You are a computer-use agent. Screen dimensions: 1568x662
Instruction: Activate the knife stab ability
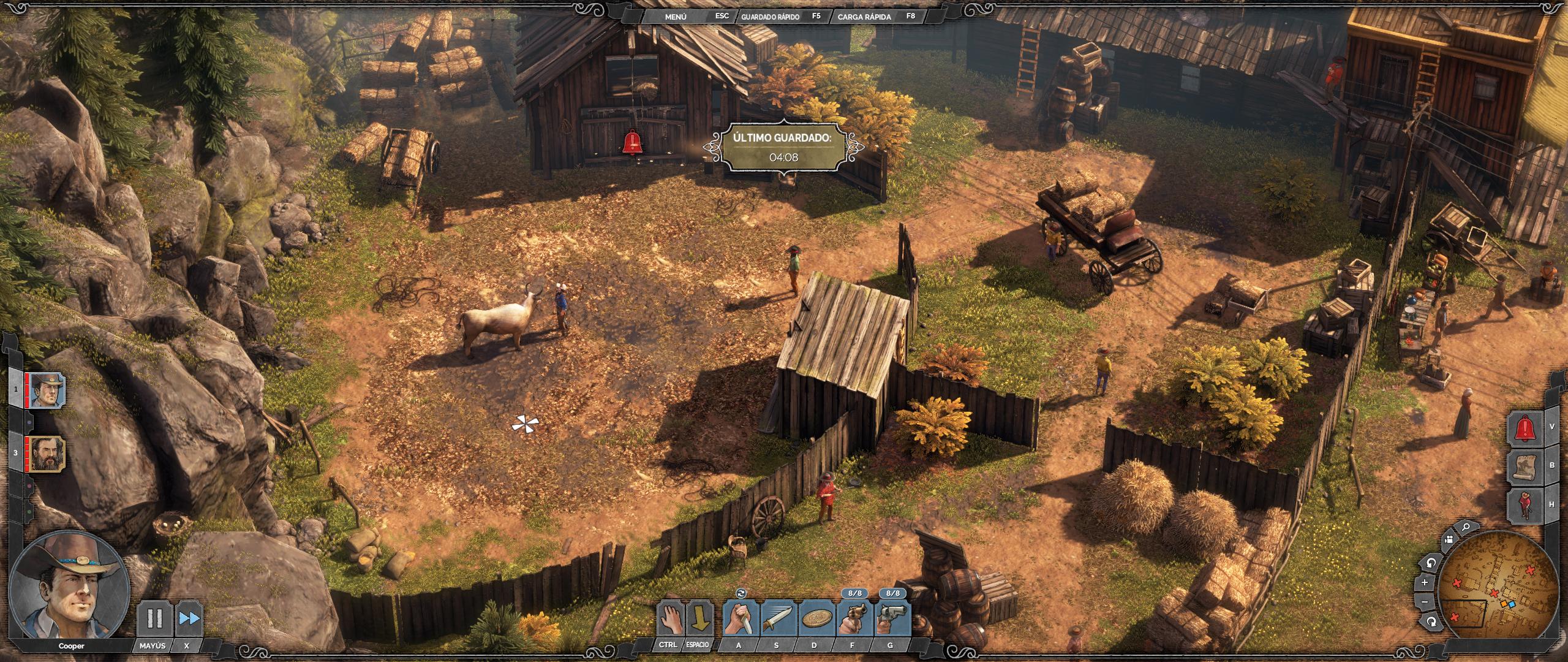[741, 618]
